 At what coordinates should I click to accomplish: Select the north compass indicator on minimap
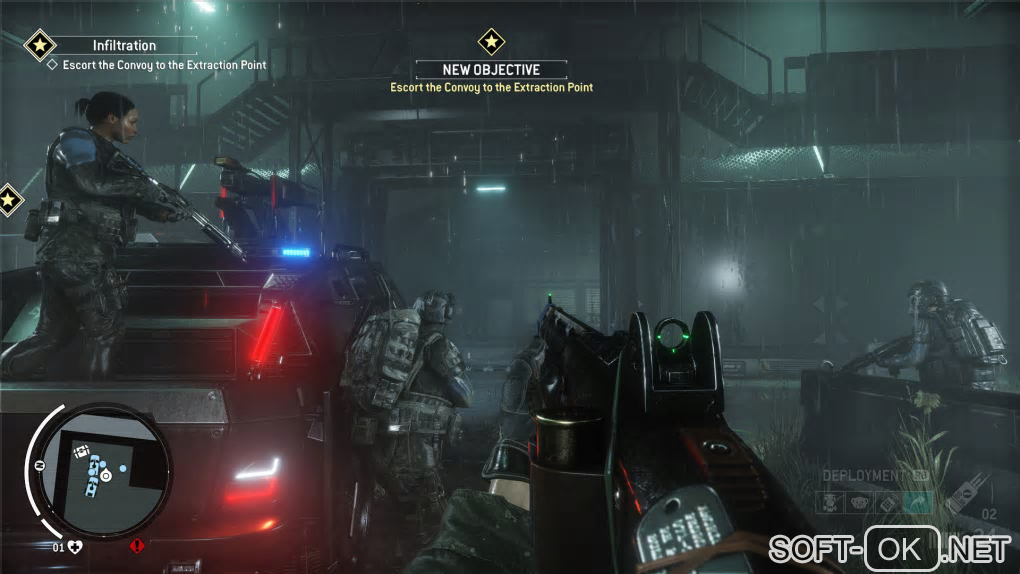pos(39,467)
